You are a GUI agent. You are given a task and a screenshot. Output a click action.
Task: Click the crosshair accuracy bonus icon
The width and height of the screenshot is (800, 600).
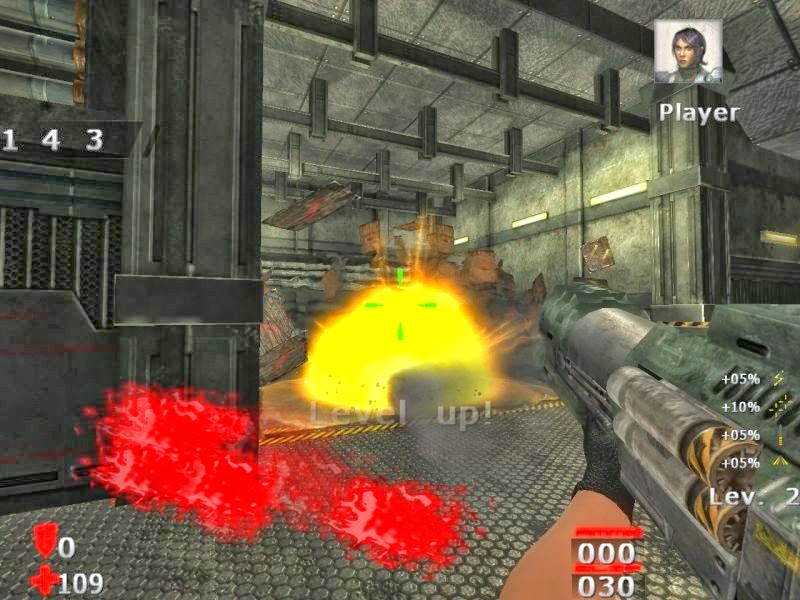click(x=779, y=406)
